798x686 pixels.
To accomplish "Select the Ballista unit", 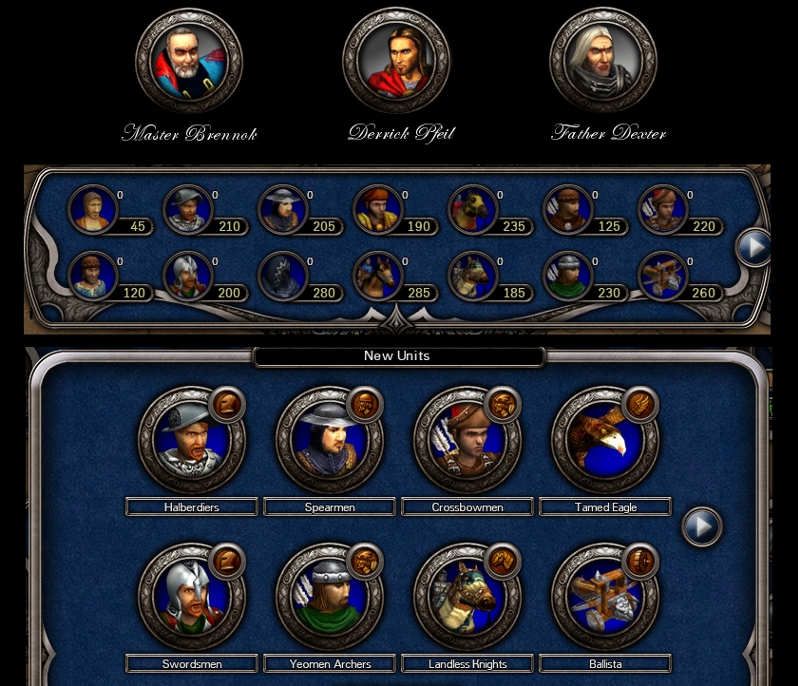I will point(606,597).
